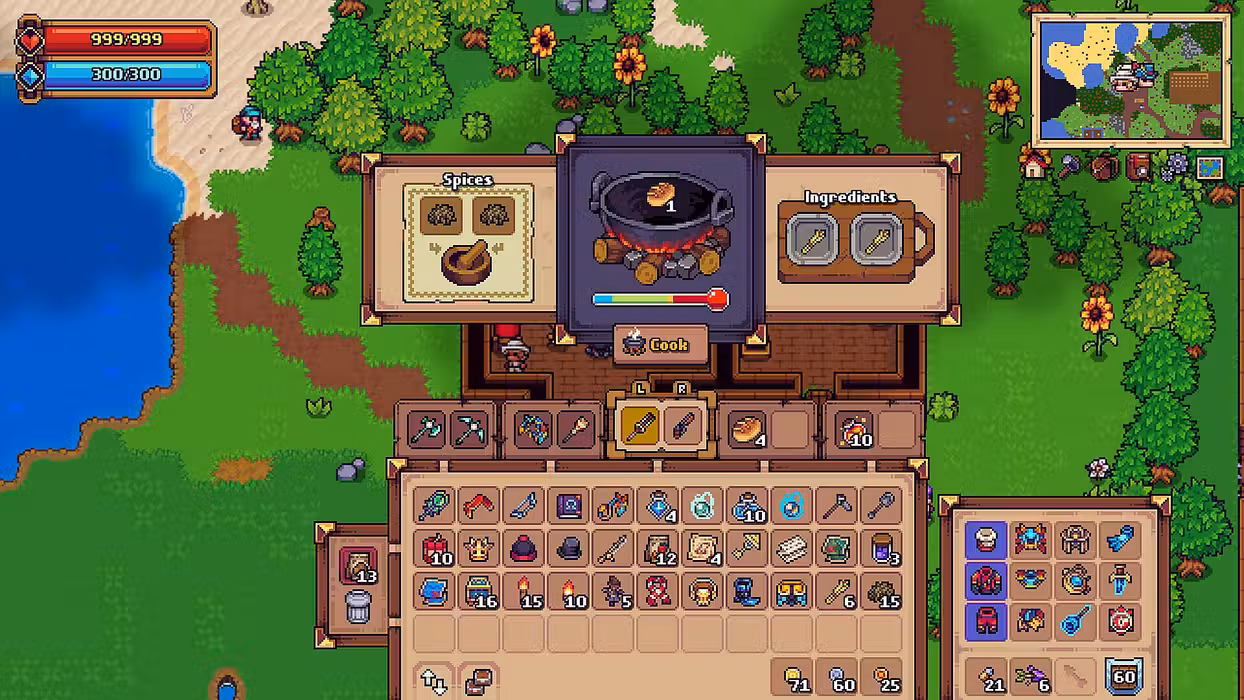The image size is (1244, 700).
Task: Sort inventory with the arrows button
Action: coord(434,681)
